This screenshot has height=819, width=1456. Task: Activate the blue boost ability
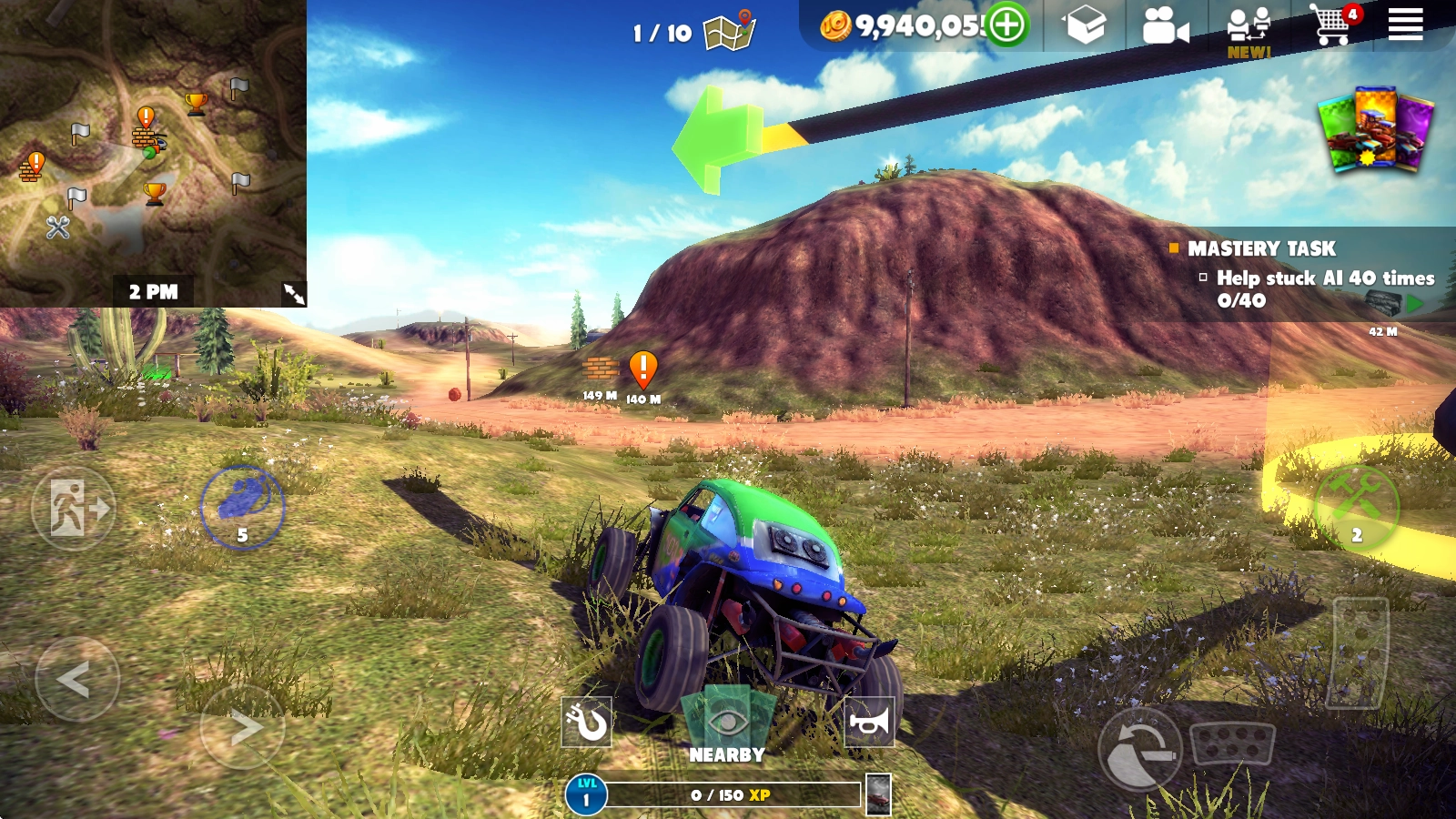click(x=242, y=507)
